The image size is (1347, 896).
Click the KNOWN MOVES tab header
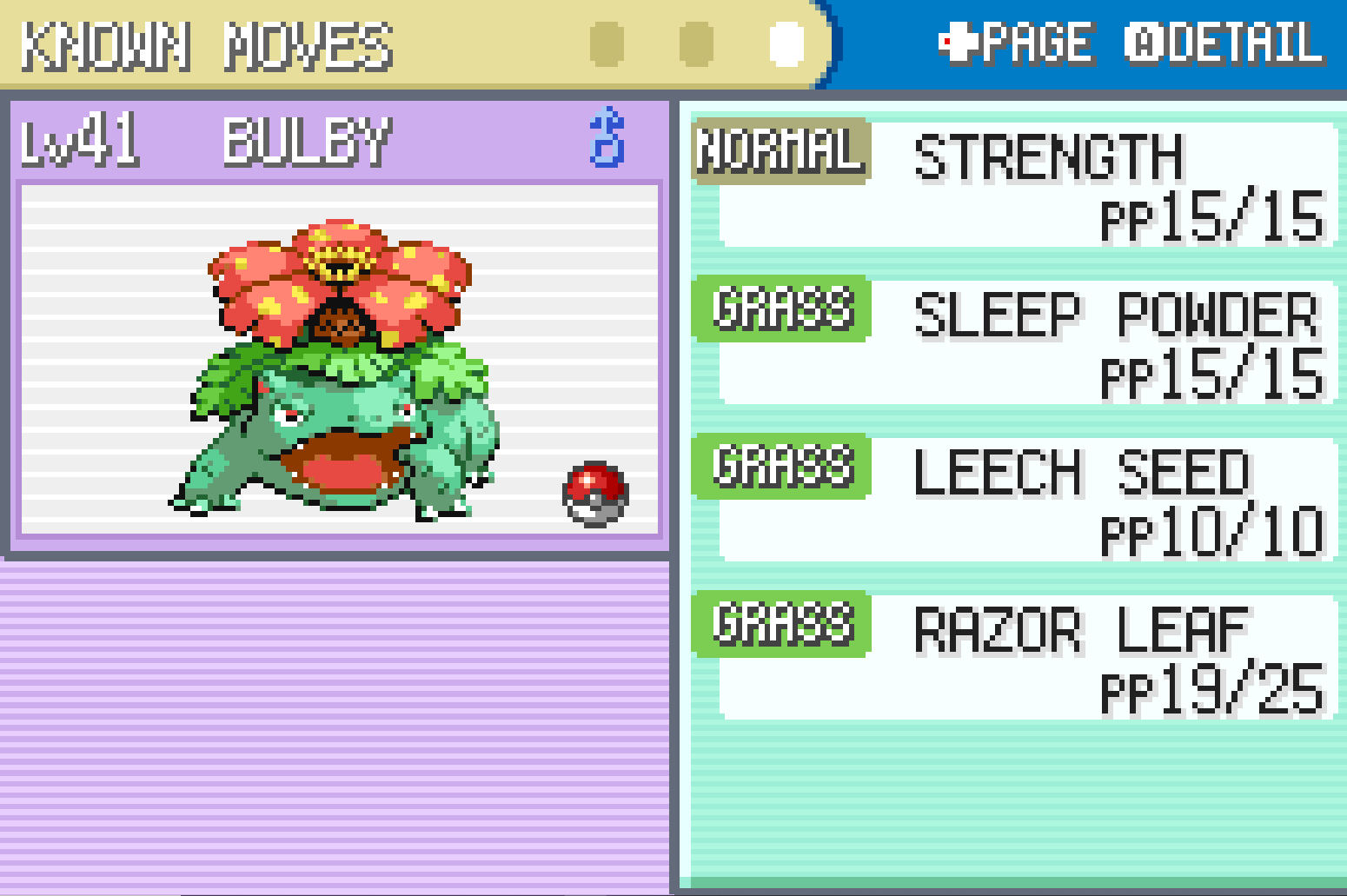click(x=209, y=48)
